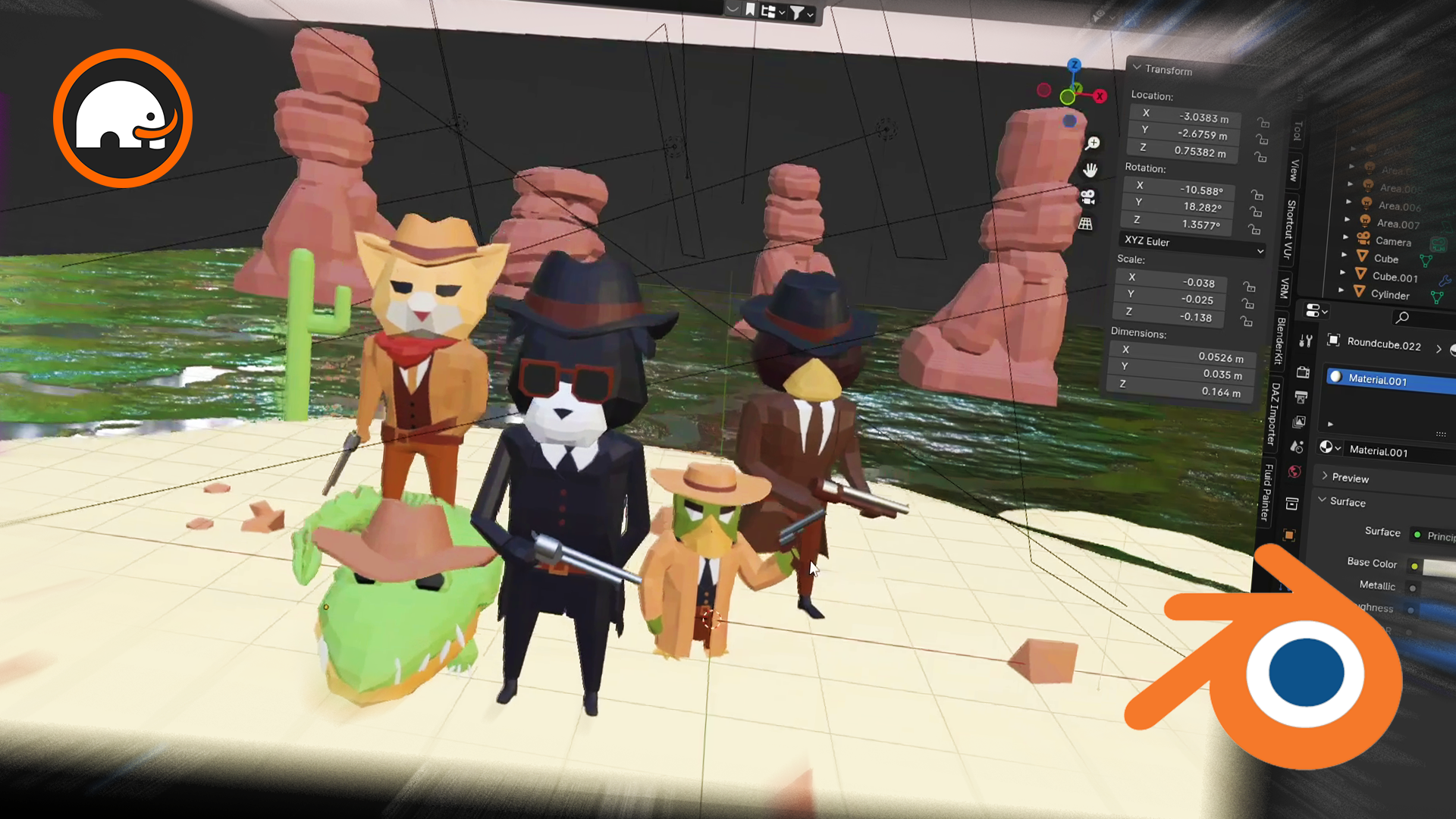The image size is (1456, 819).
Task: Switch to the DAZ Importer sidebar tab
Action: click(1274, 414)
